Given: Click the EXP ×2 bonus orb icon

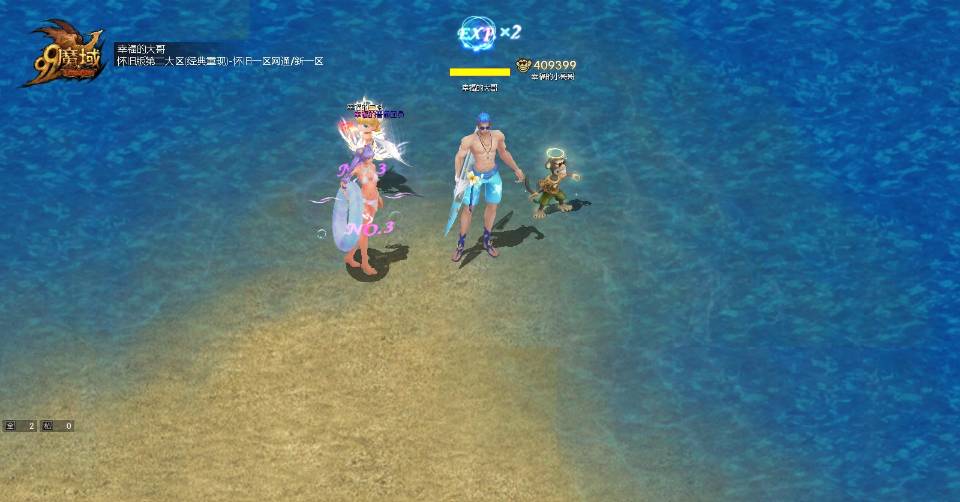Looking at the screenshot, I should click(477, 33).
